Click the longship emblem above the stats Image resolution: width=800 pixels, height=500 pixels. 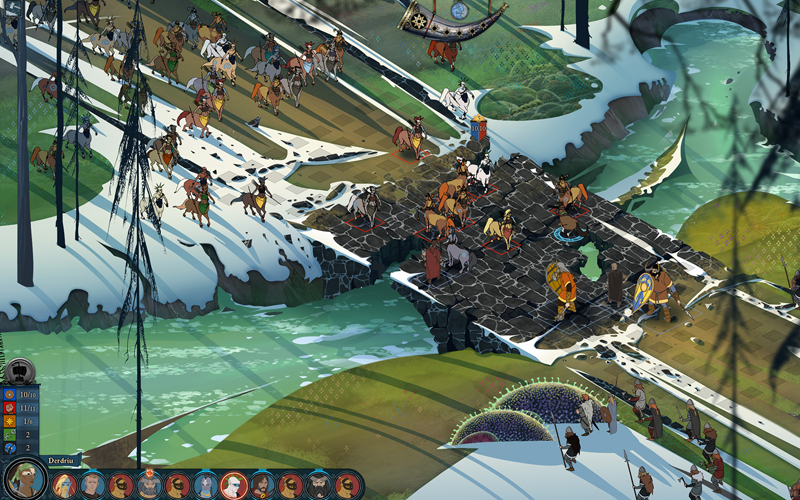coord(19,371)
